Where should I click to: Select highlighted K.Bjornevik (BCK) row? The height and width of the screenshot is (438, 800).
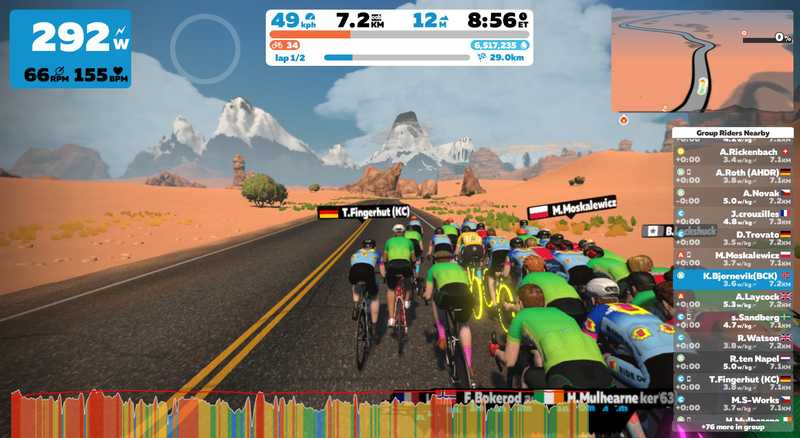pos(735,279)
